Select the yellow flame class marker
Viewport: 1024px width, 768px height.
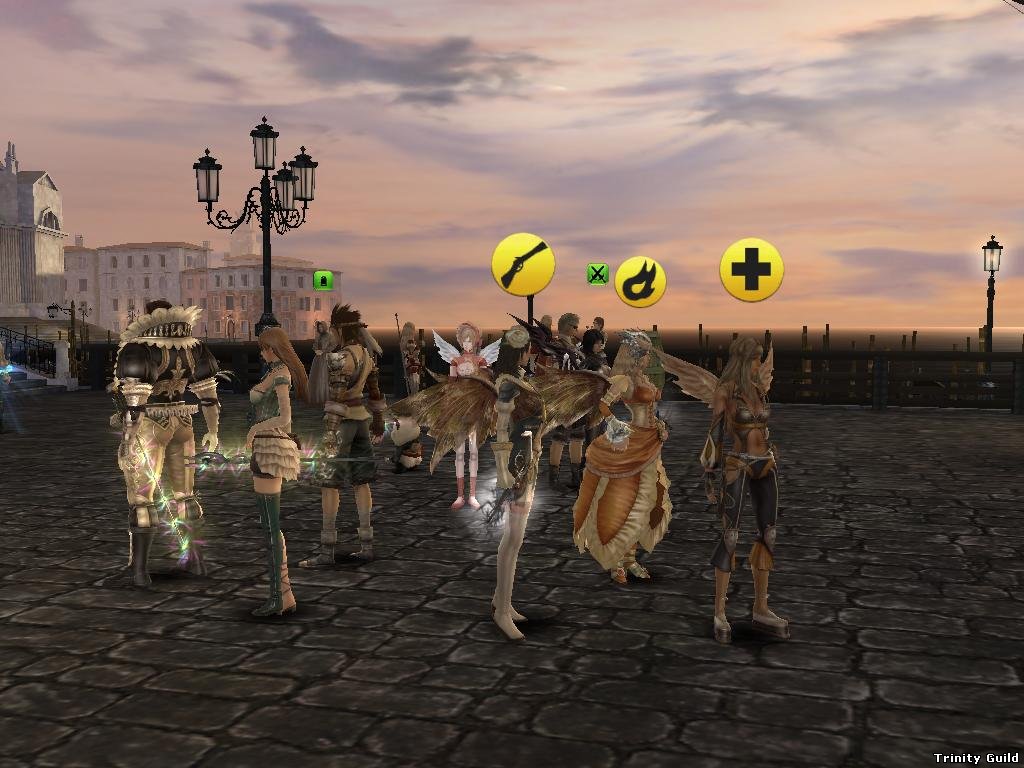tap(640, 282)
